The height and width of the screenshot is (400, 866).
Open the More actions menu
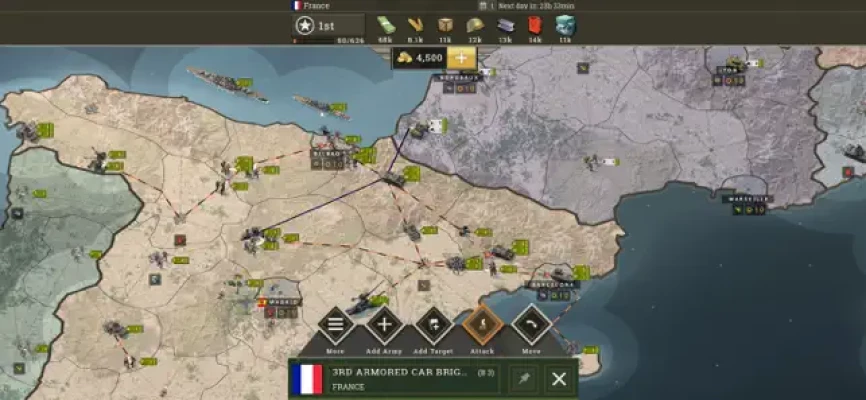[335, 324]
